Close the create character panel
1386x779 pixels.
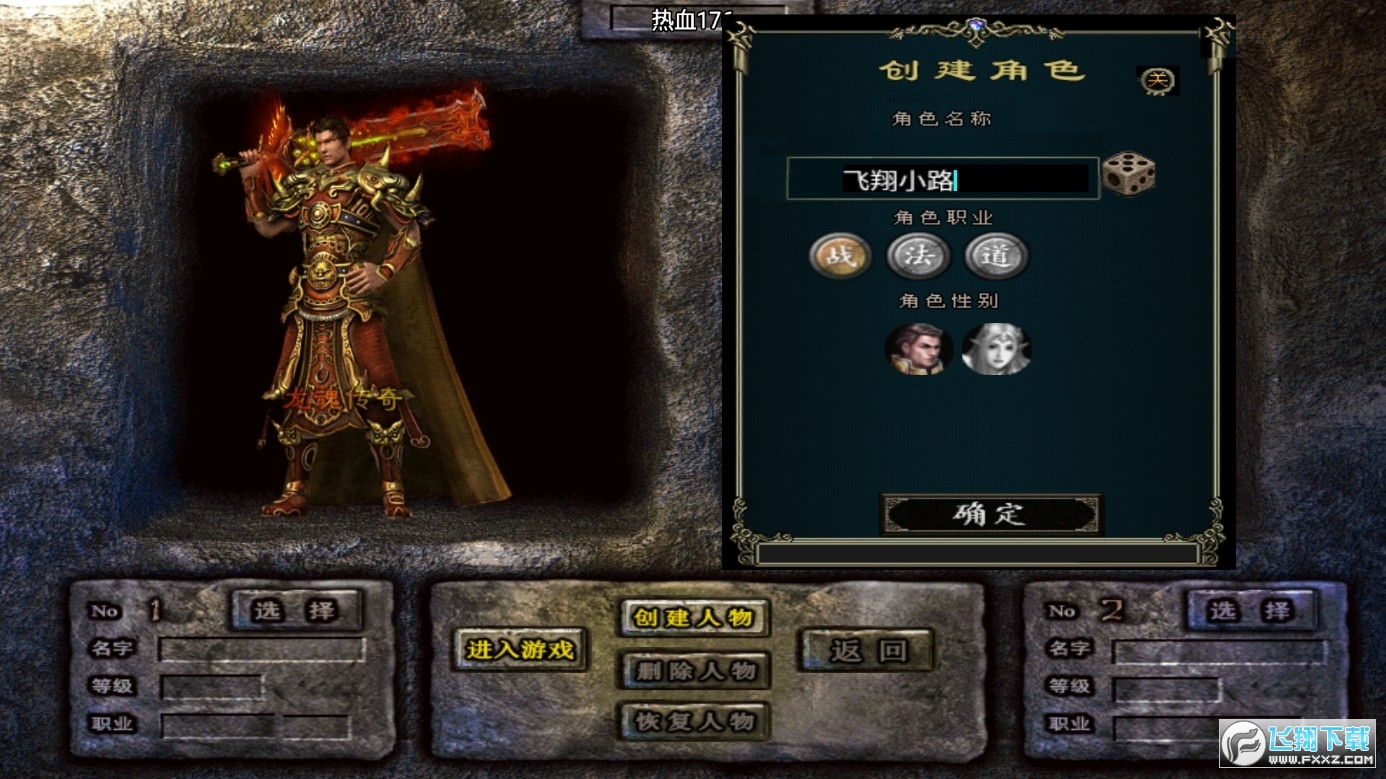pyautogui.click(x=1157, y=81)
